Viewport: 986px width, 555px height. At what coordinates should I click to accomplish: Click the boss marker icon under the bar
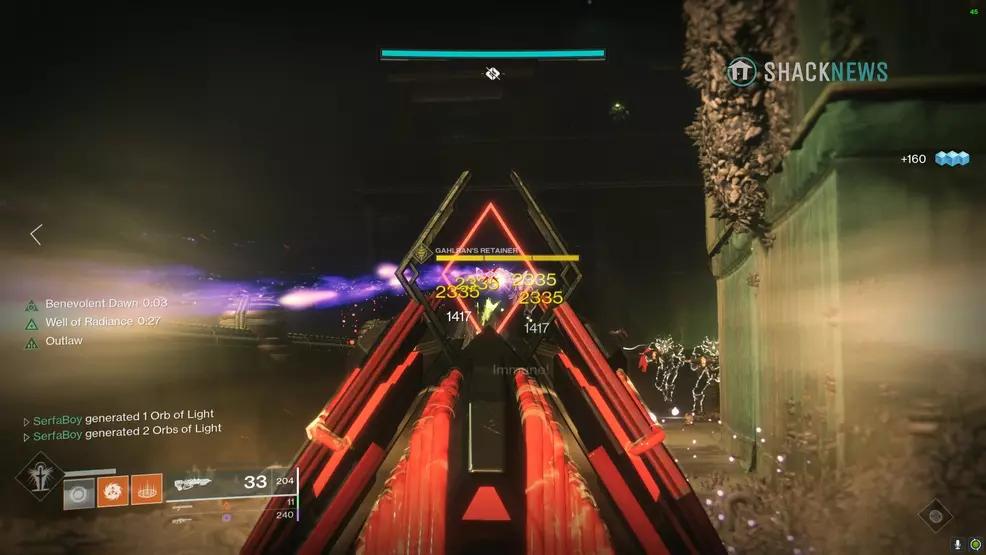click(492, 73)
